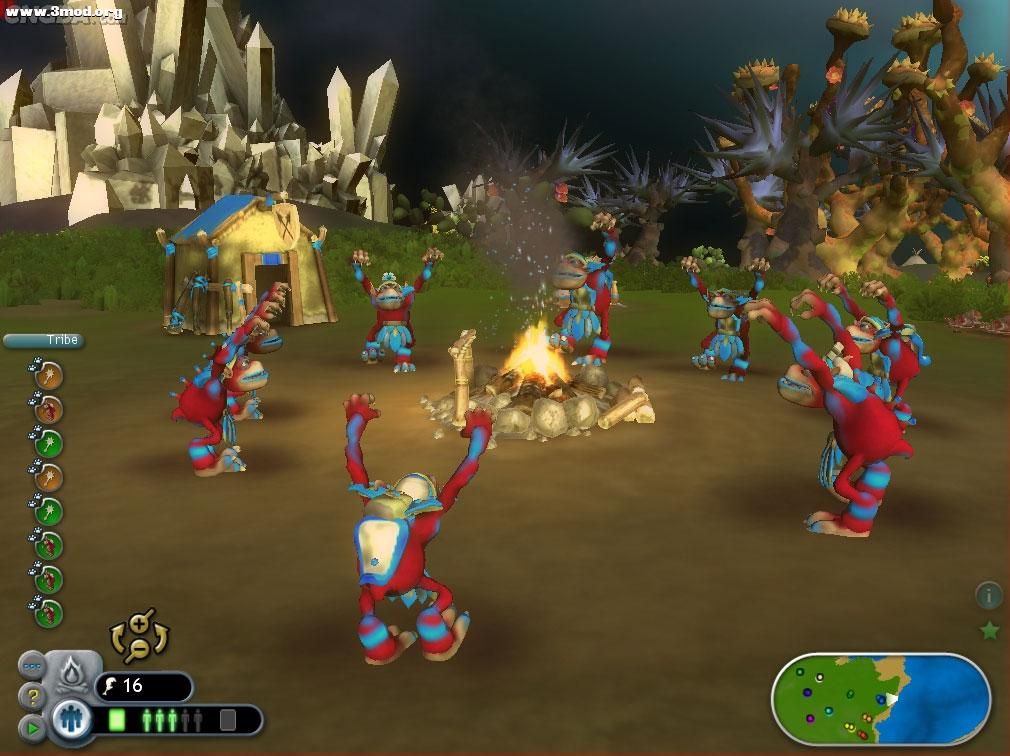1010x756 pixels.
Task: Click the Tribe roster header
Action: (x=41, y=340)
